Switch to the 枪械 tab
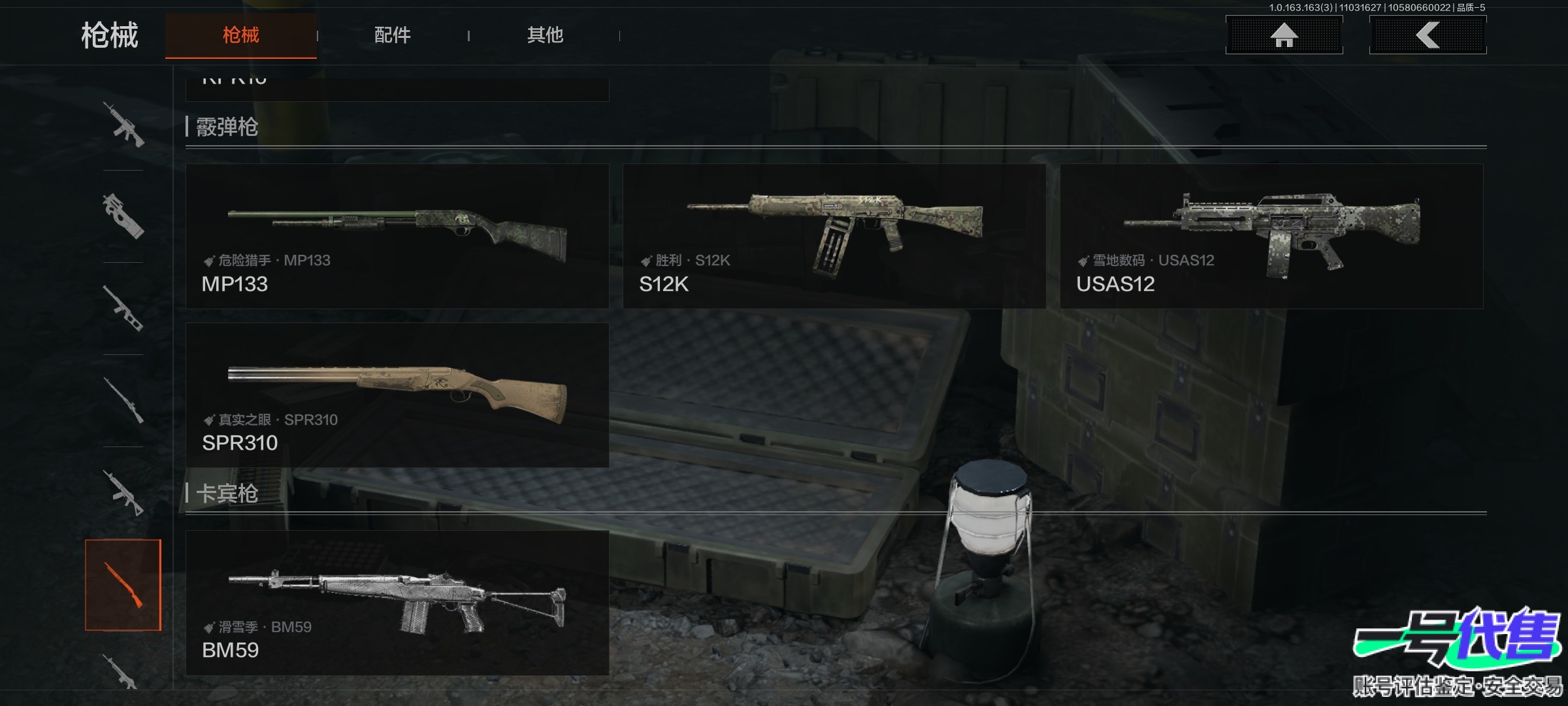Viewport: 1568px width, 706px height. [x=240, y=35]
